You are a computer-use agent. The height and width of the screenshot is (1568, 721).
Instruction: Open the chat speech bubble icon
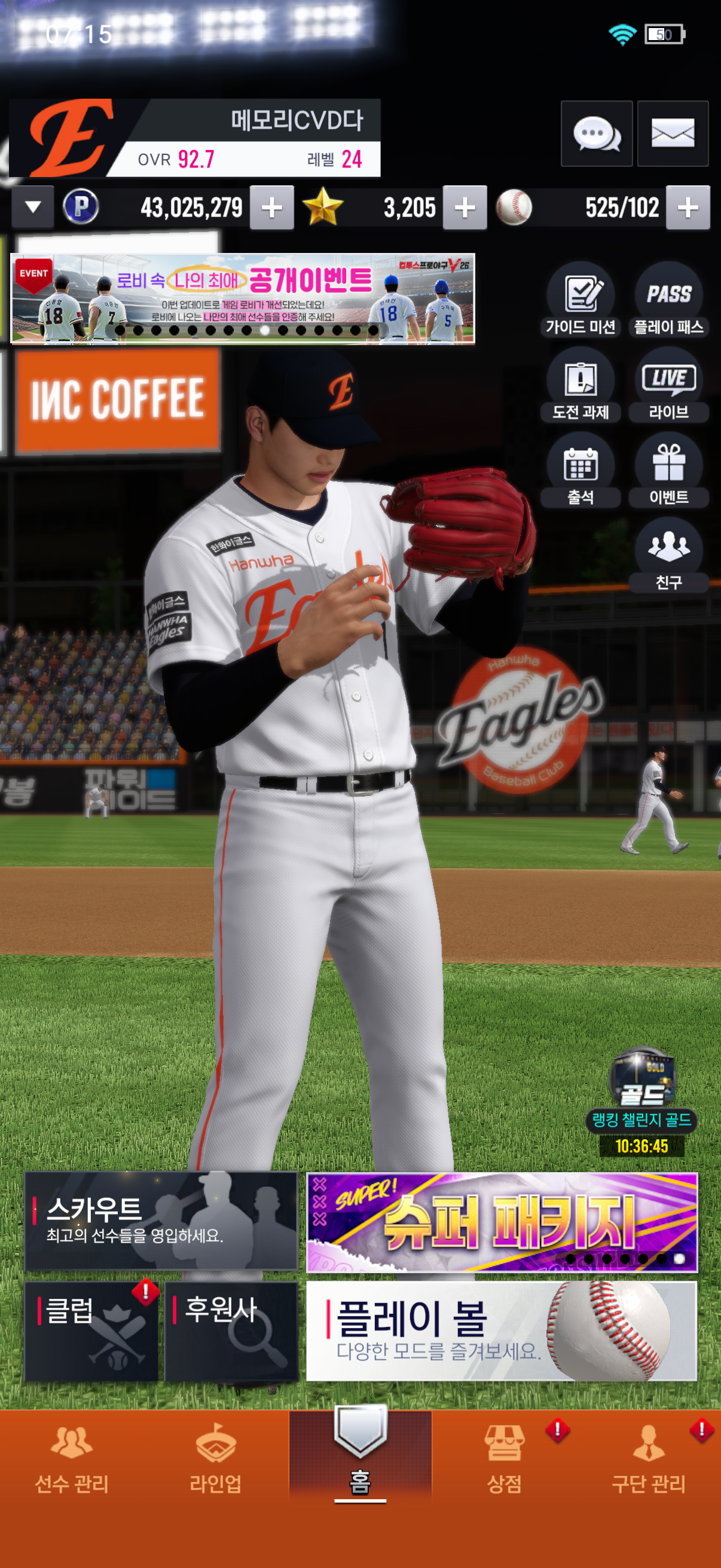[x=596, y=133]
